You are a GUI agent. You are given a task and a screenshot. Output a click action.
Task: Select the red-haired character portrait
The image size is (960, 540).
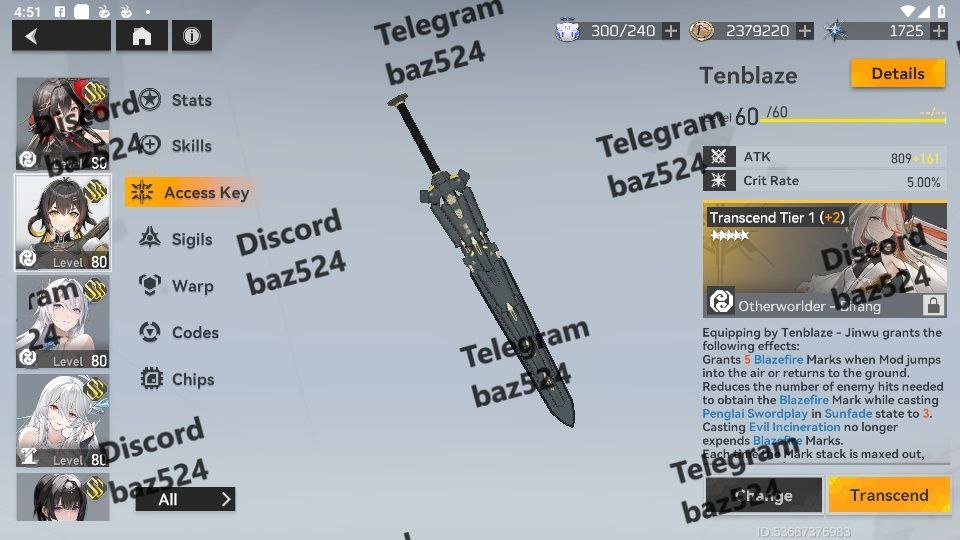click(x=63, y=124)
